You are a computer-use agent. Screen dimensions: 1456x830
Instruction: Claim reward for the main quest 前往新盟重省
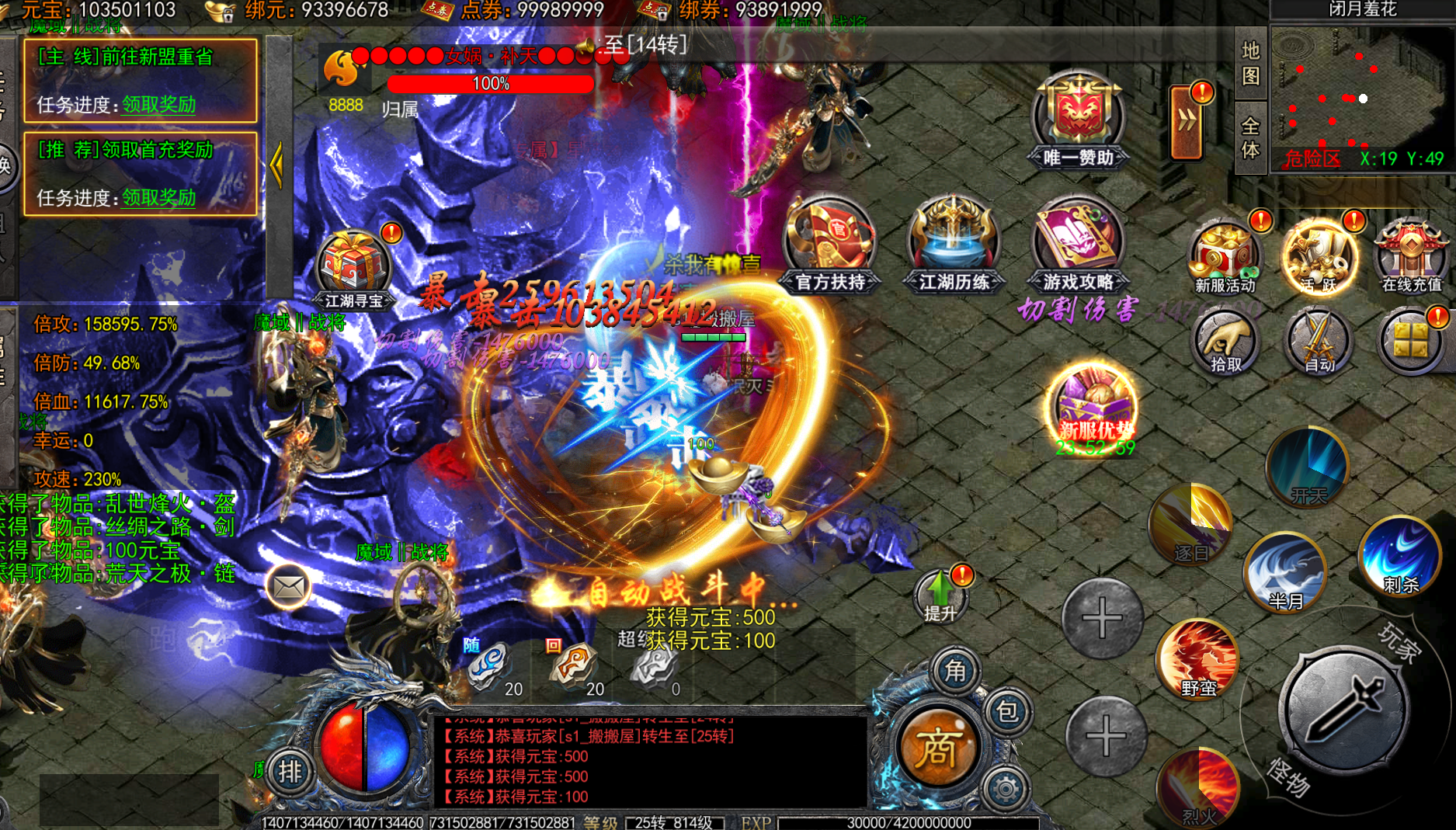(x=158, y=105)
